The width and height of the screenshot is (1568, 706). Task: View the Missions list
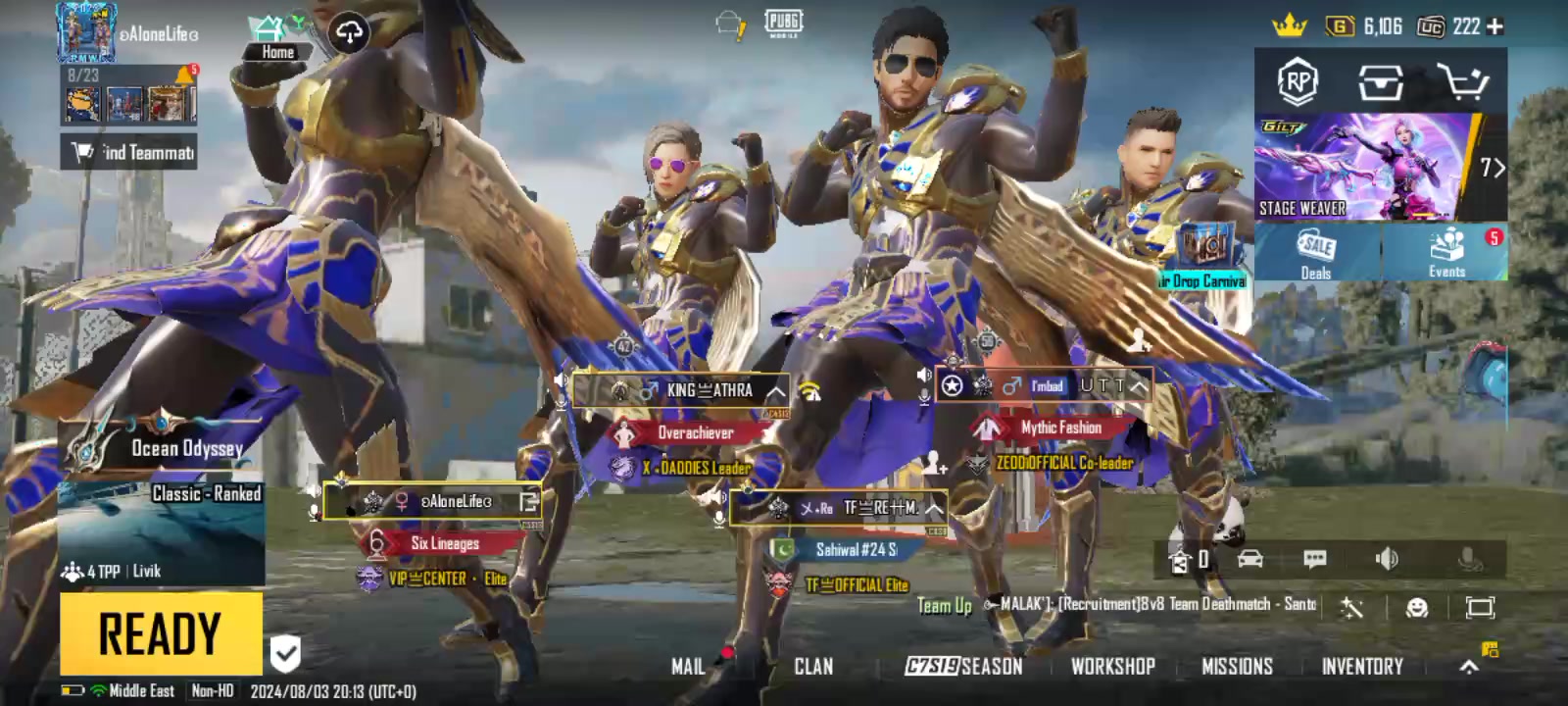tap(1237, 667)
